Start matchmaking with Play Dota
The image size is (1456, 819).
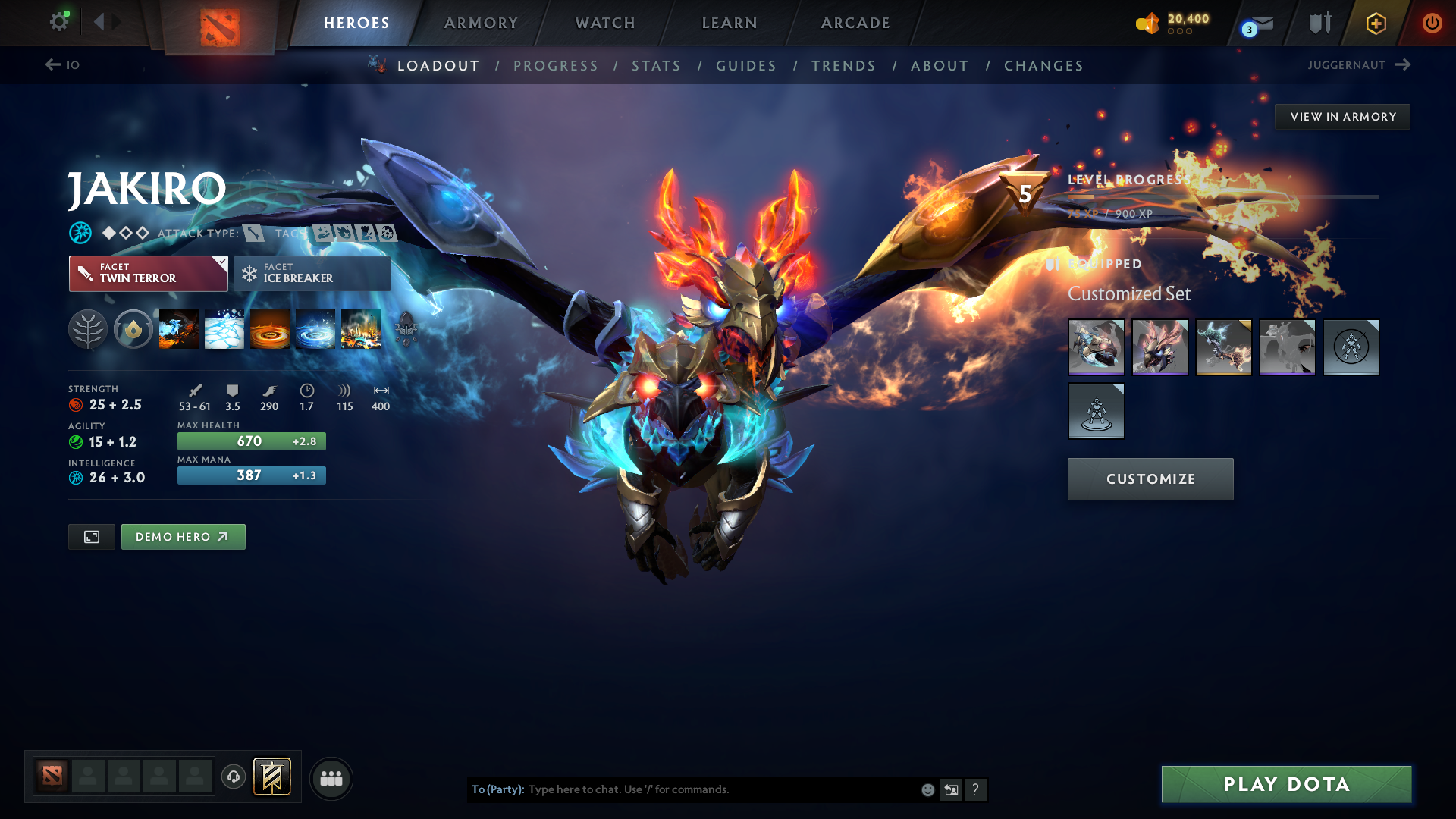tap(1286, 784)
